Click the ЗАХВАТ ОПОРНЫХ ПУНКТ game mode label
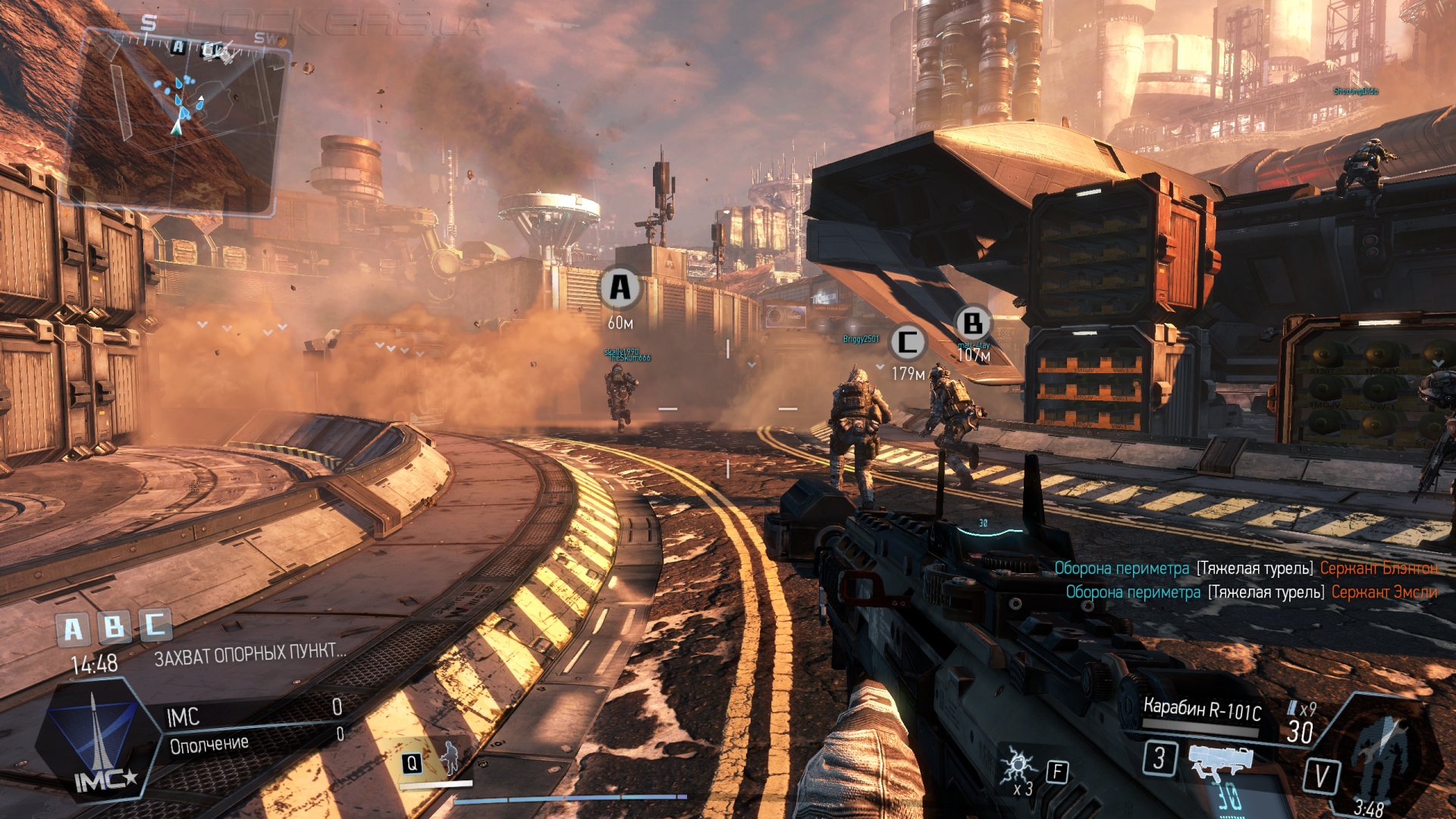The image size is (1456, 819). (x=249, y=654)
